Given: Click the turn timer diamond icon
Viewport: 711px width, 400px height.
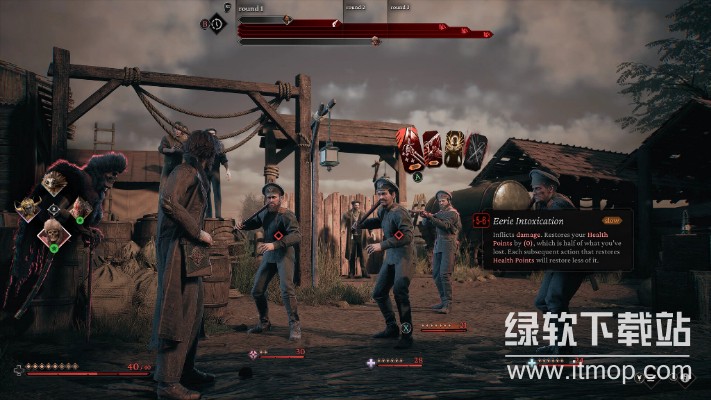Looking at the screenshot, I should click(x=217, y=21).
